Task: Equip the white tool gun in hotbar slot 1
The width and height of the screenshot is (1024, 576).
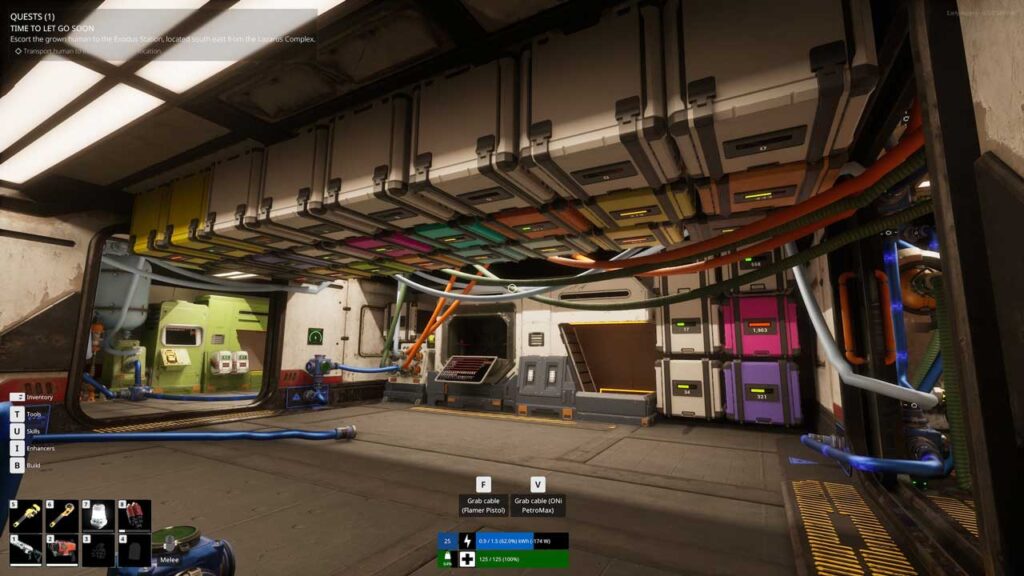Action: pos(27,550)
